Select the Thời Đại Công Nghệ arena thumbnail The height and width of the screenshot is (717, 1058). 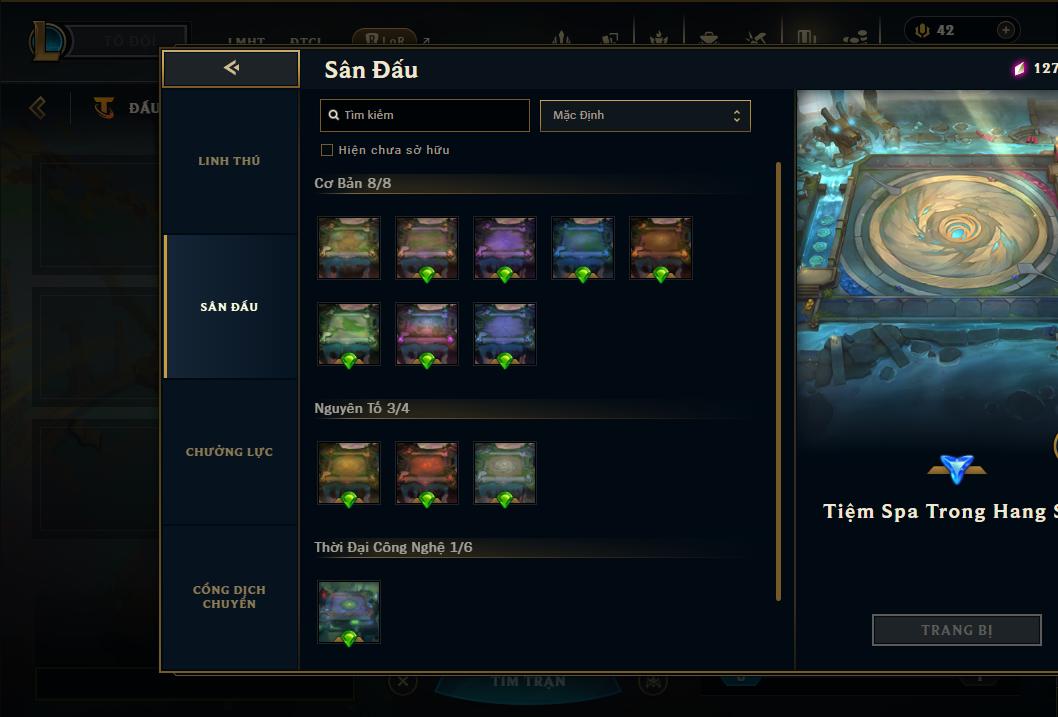click(x=349, y=611)
